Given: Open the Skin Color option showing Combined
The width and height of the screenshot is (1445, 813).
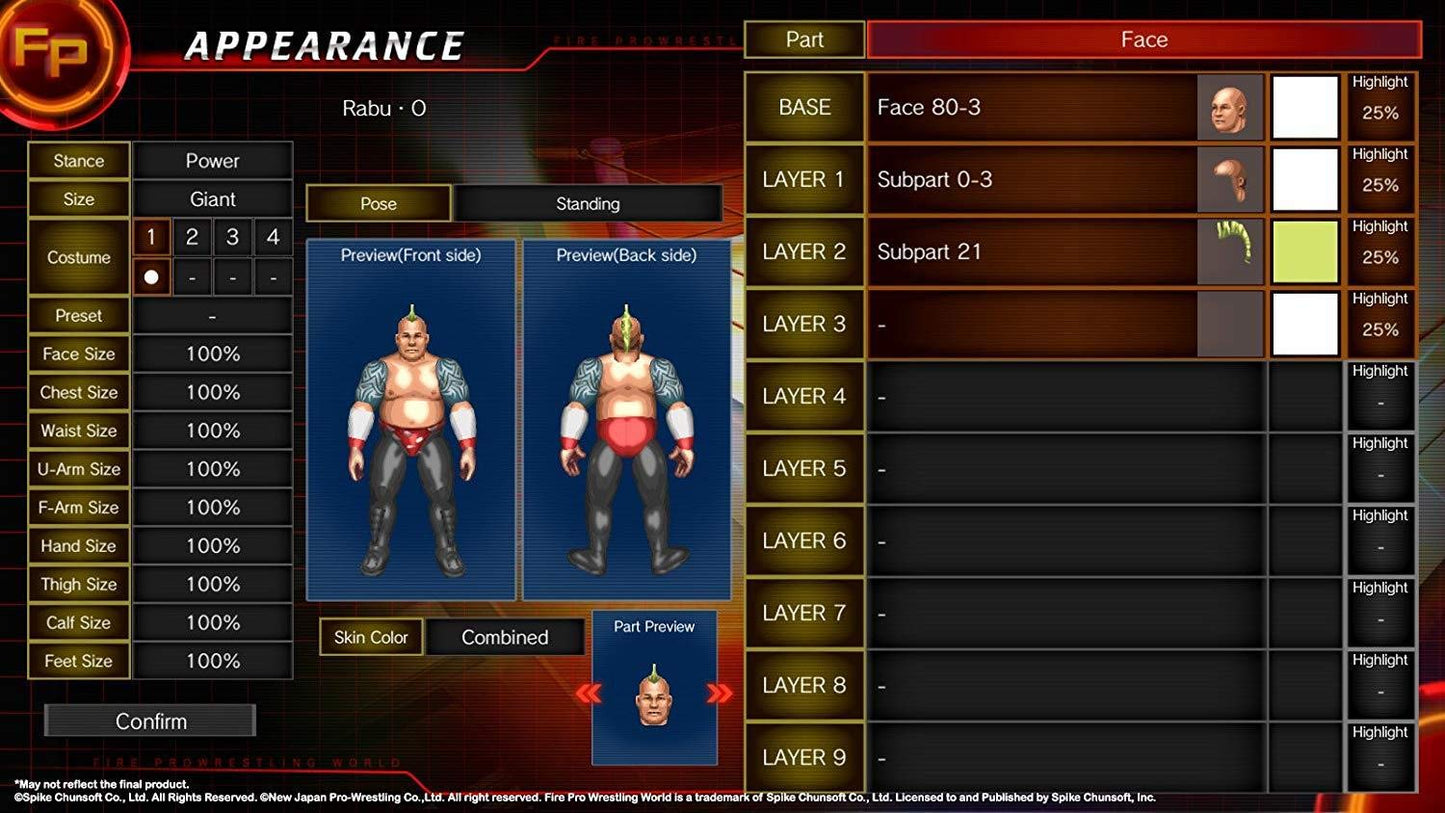Looking at the screenshot, I should click(506, 637).
